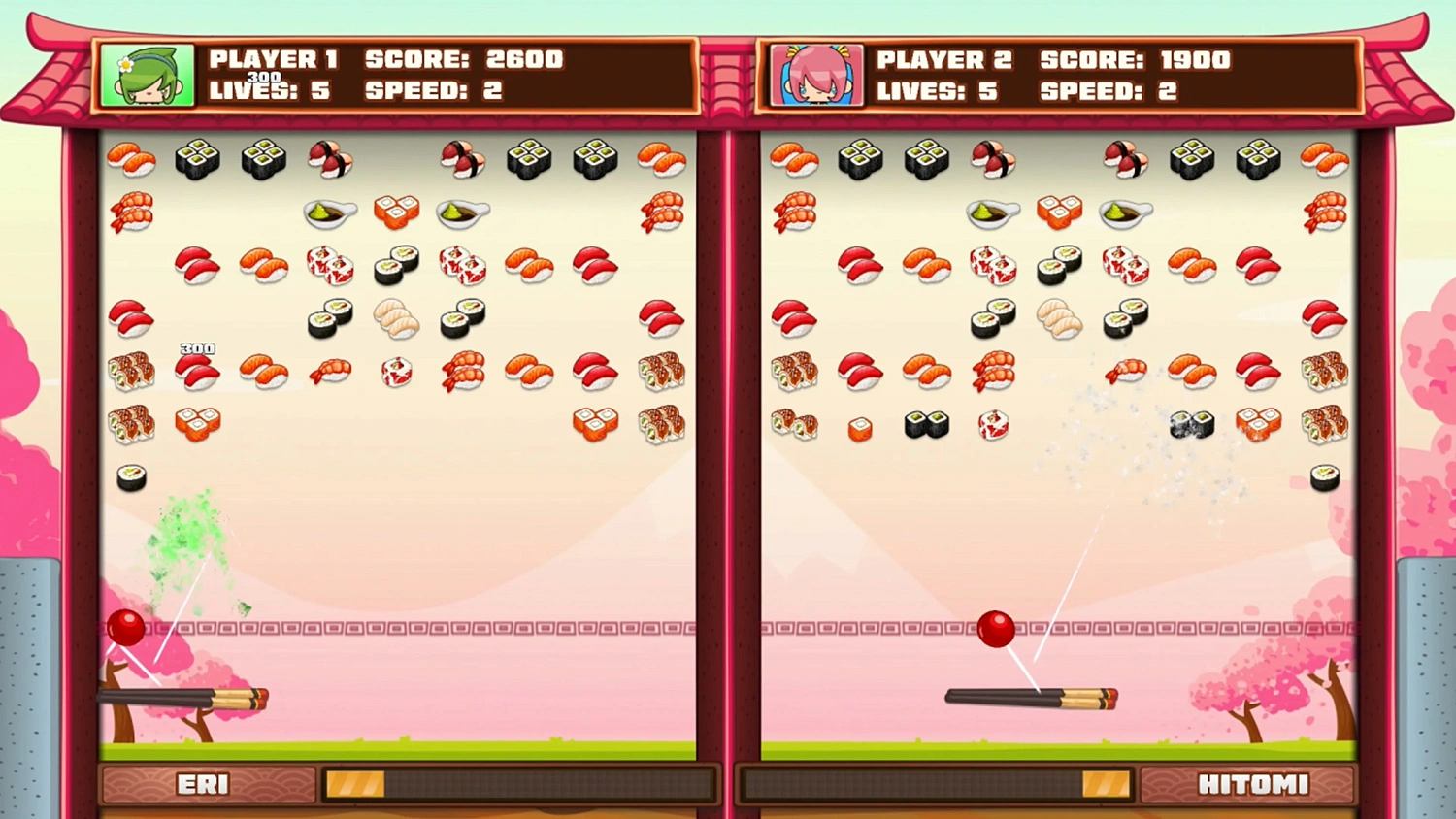Click Player 1's red ball

[126, 625]
